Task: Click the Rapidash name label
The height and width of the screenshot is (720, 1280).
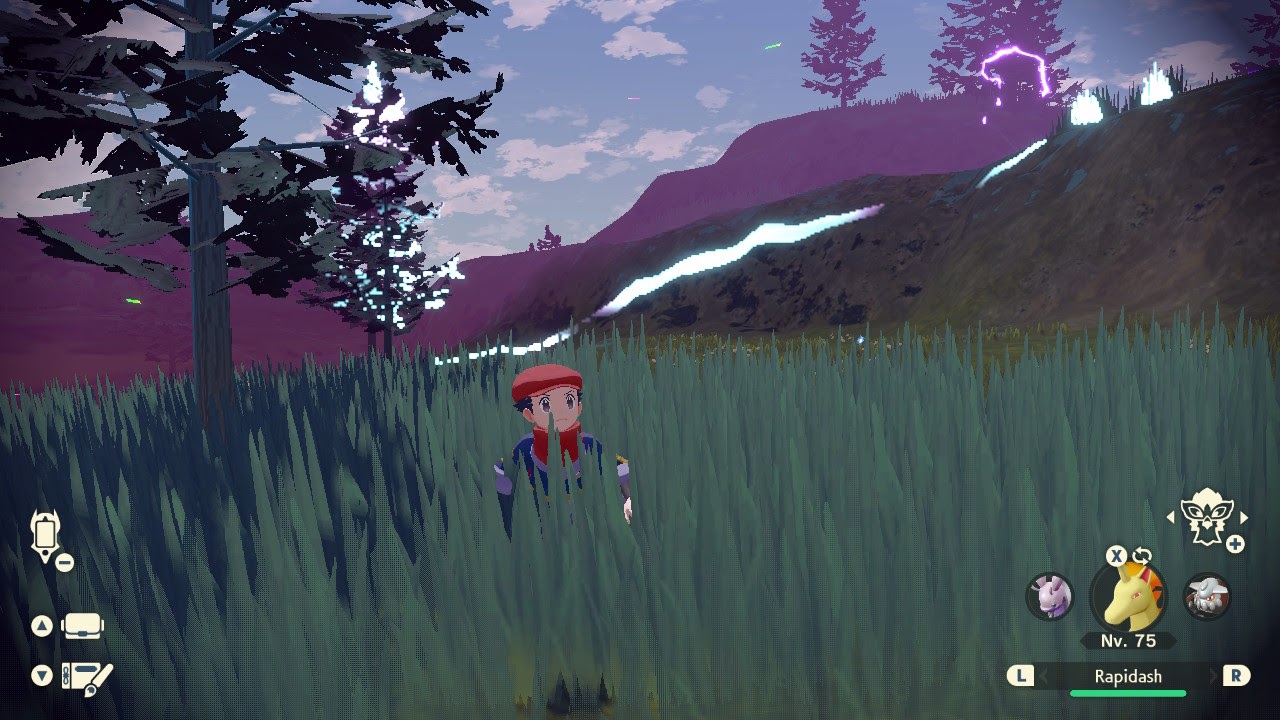Action: tap(1128, 677)
